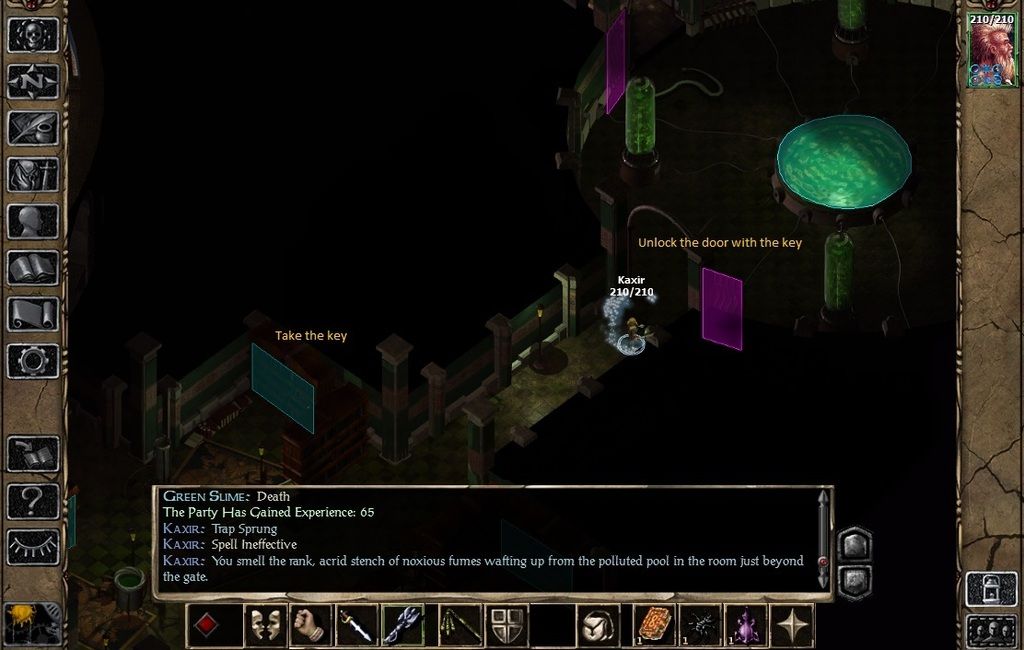This screenshot has height=650, width=1024.
Task: Select the dagger weapon slot
Action: click(x=357, y=626)
